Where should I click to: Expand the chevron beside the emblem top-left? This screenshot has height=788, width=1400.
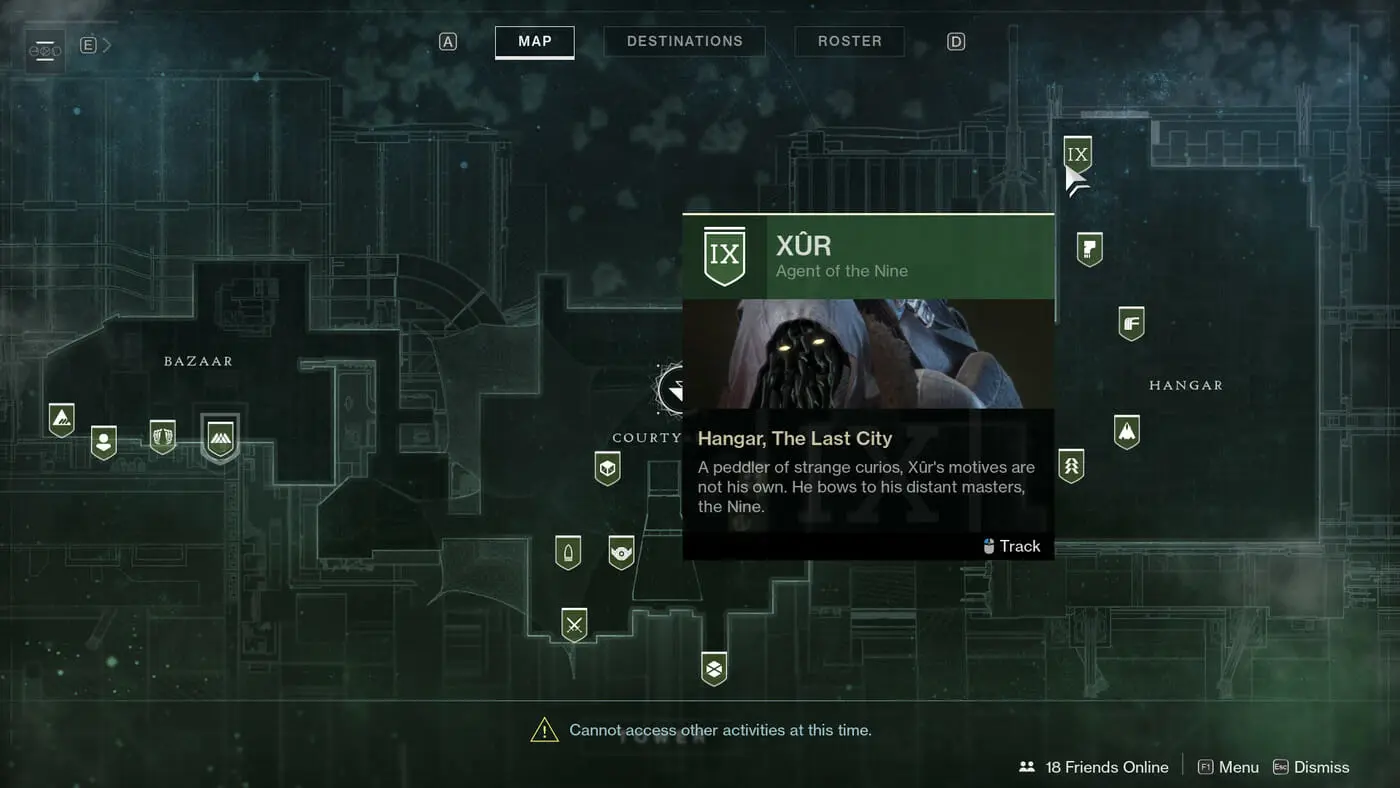coord(104,44)
